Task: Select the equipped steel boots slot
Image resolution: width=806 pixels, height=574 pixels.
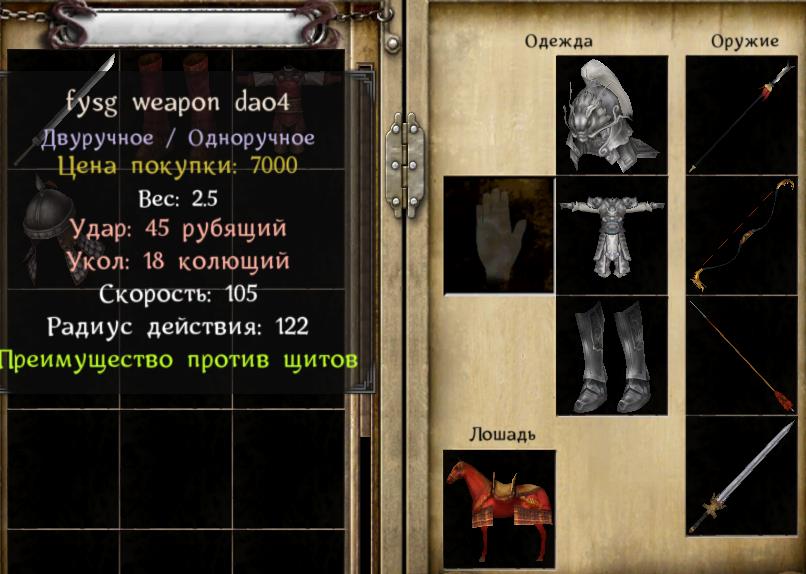Action: (611, 356)
